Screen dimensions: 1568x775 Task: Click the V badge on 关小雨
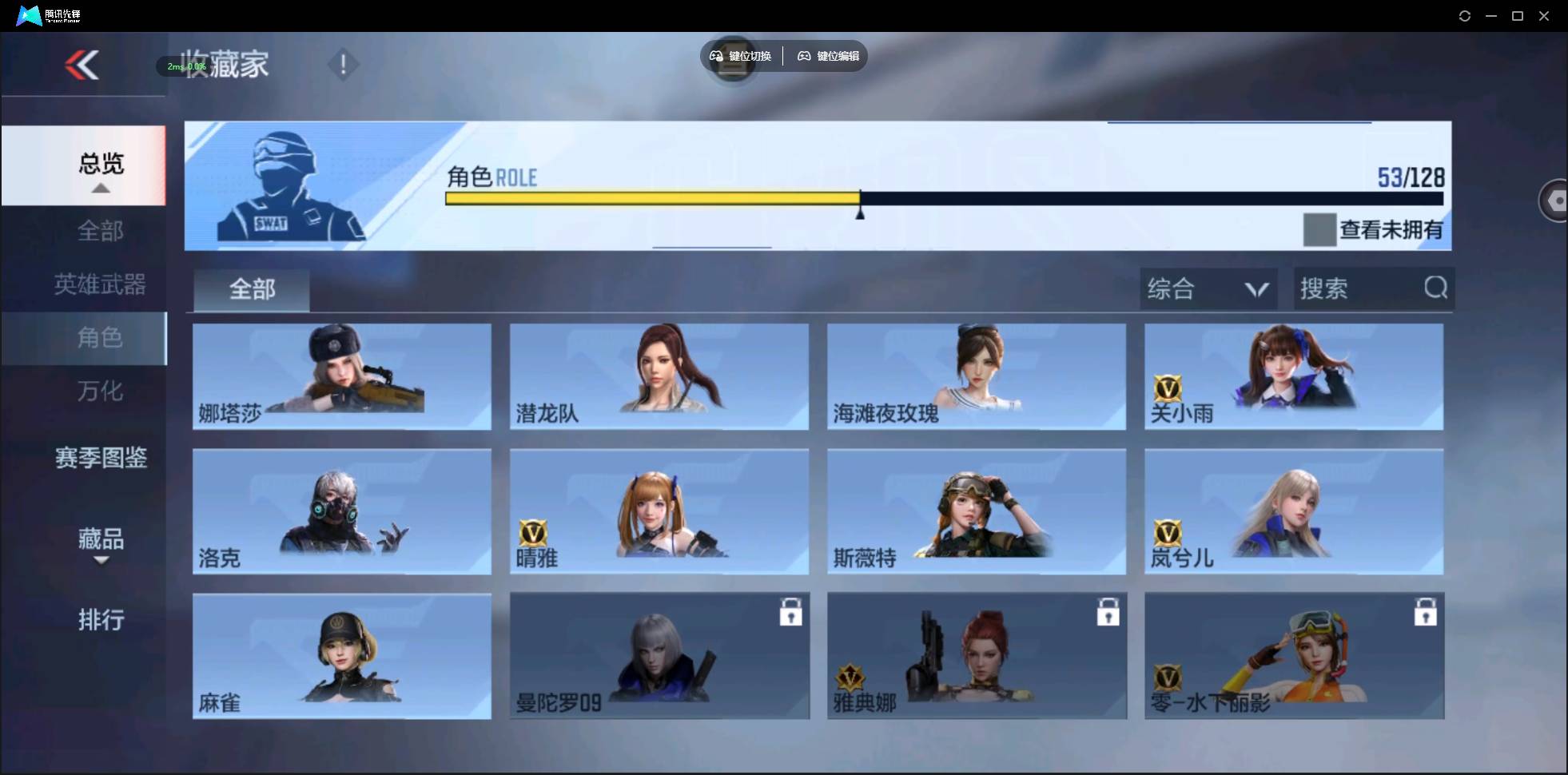pos(1169,387)
